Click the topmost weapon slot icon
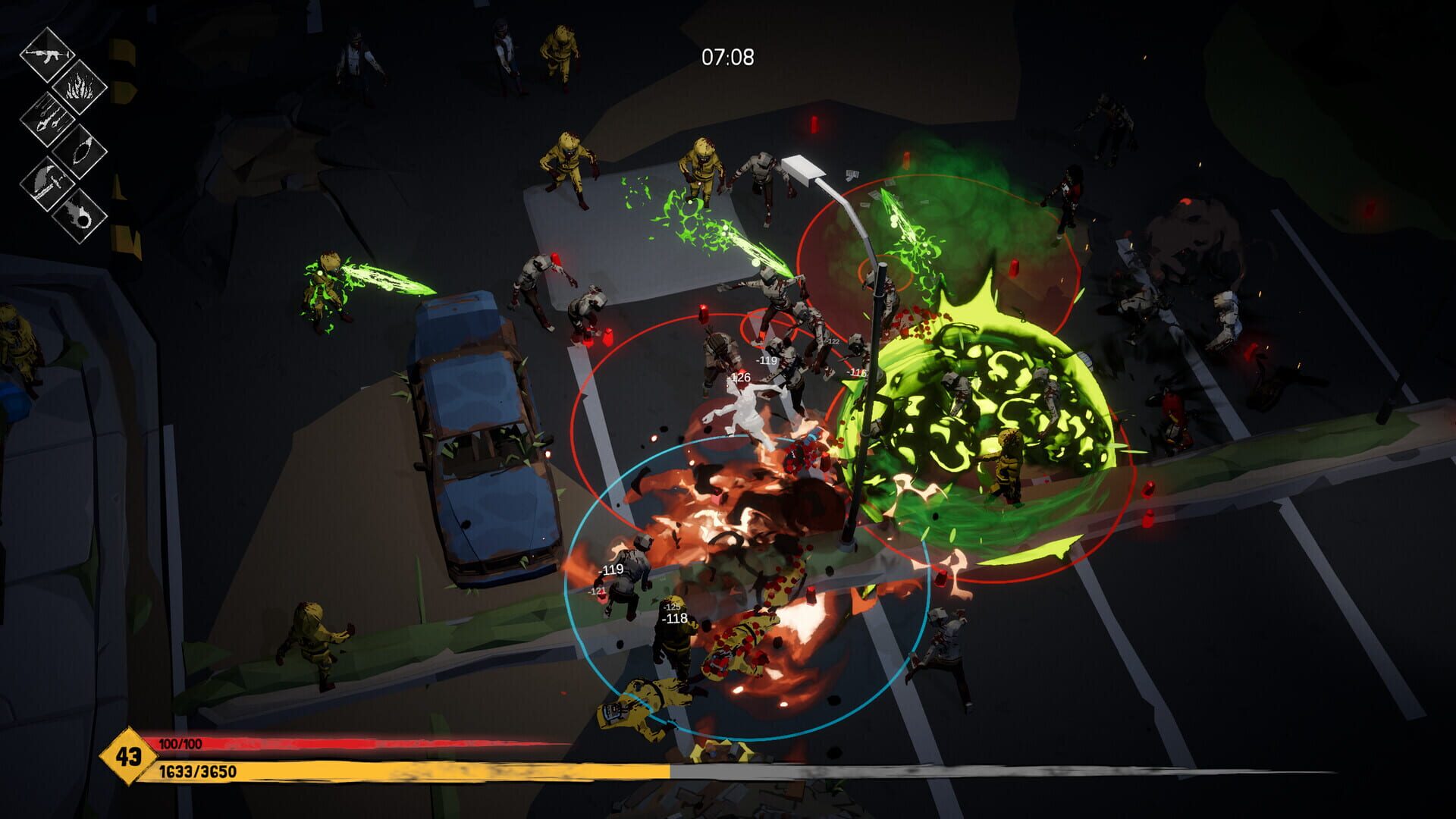 [47, 56]
